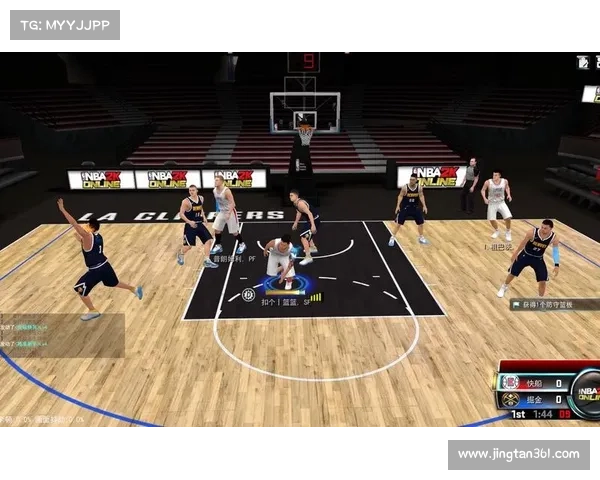This screenshot has width=600, height=480.
Task: Open the in-game chat log panel
Action: click(62, 335)
